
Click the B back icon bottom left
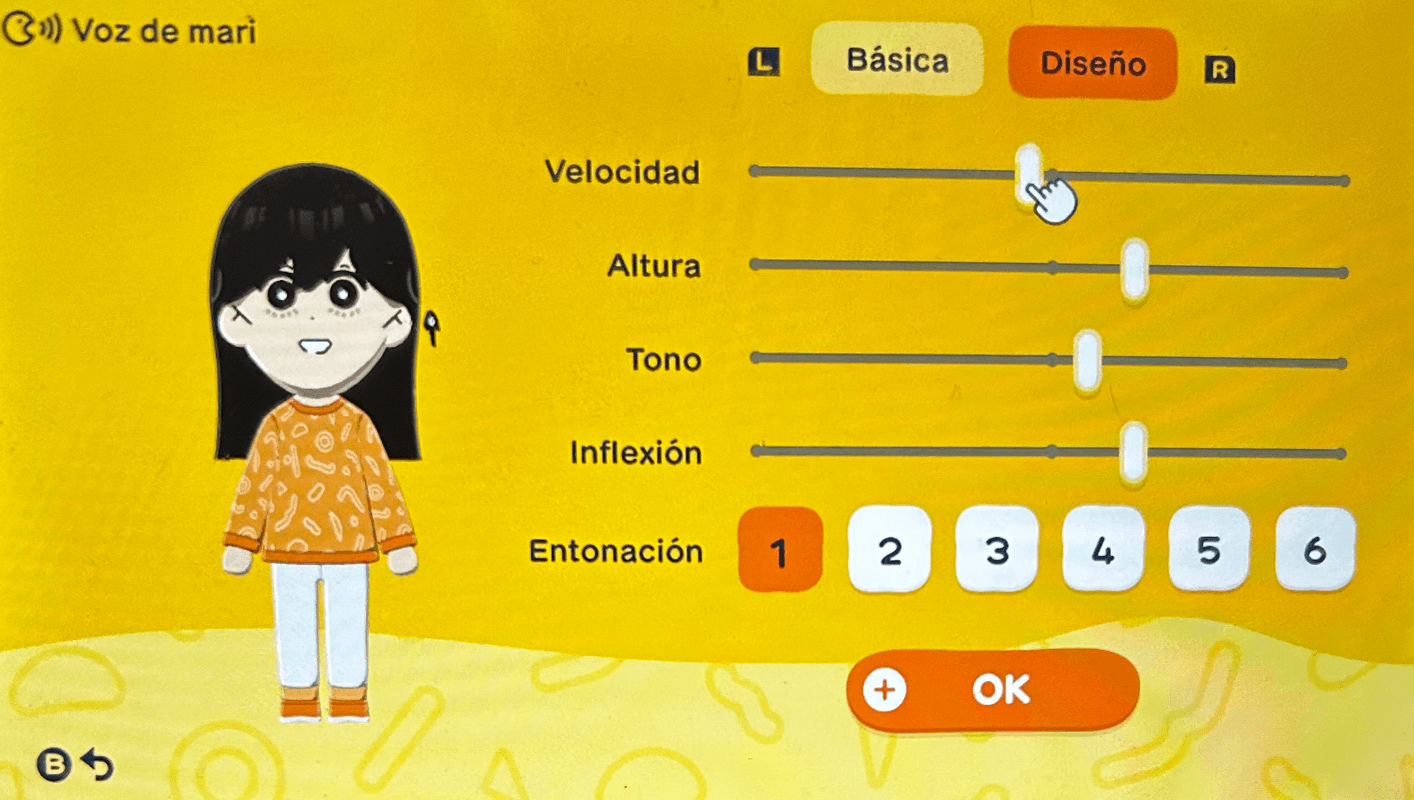point(53,765)
